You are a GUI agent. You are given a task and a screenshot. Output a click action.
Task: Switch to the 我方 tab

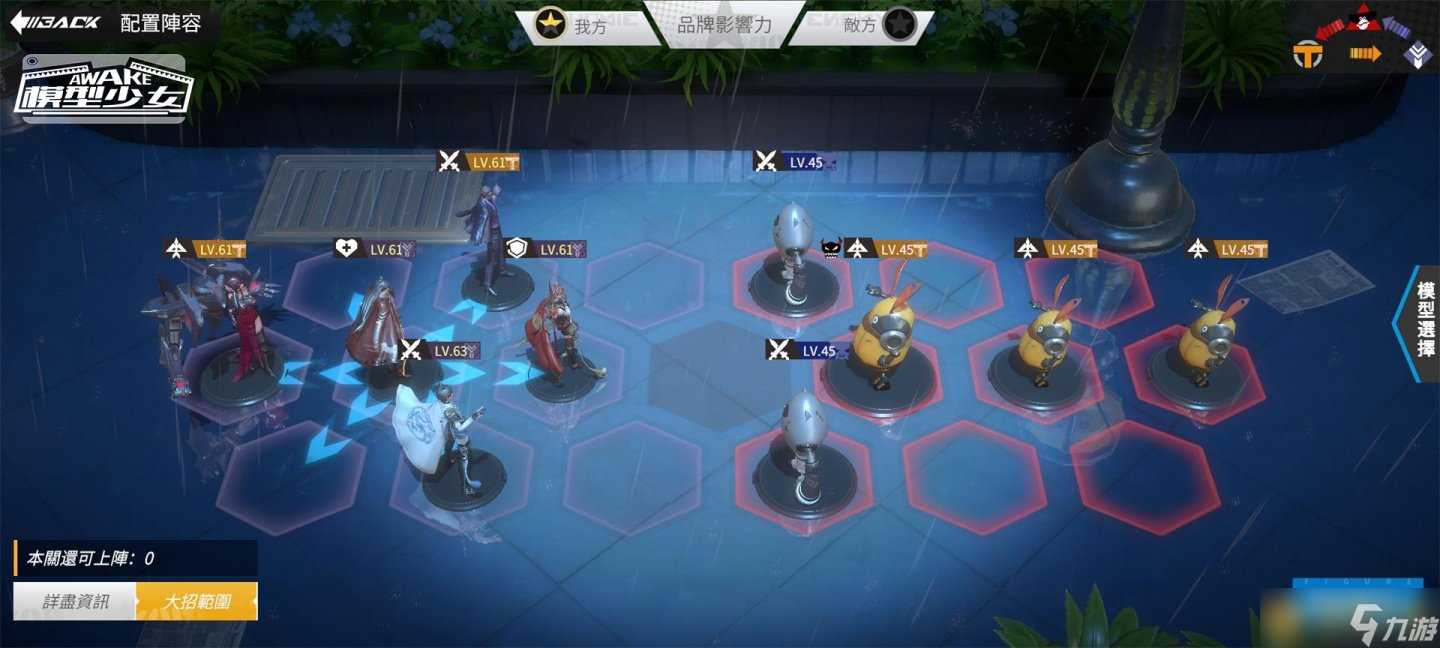(578, 26)
